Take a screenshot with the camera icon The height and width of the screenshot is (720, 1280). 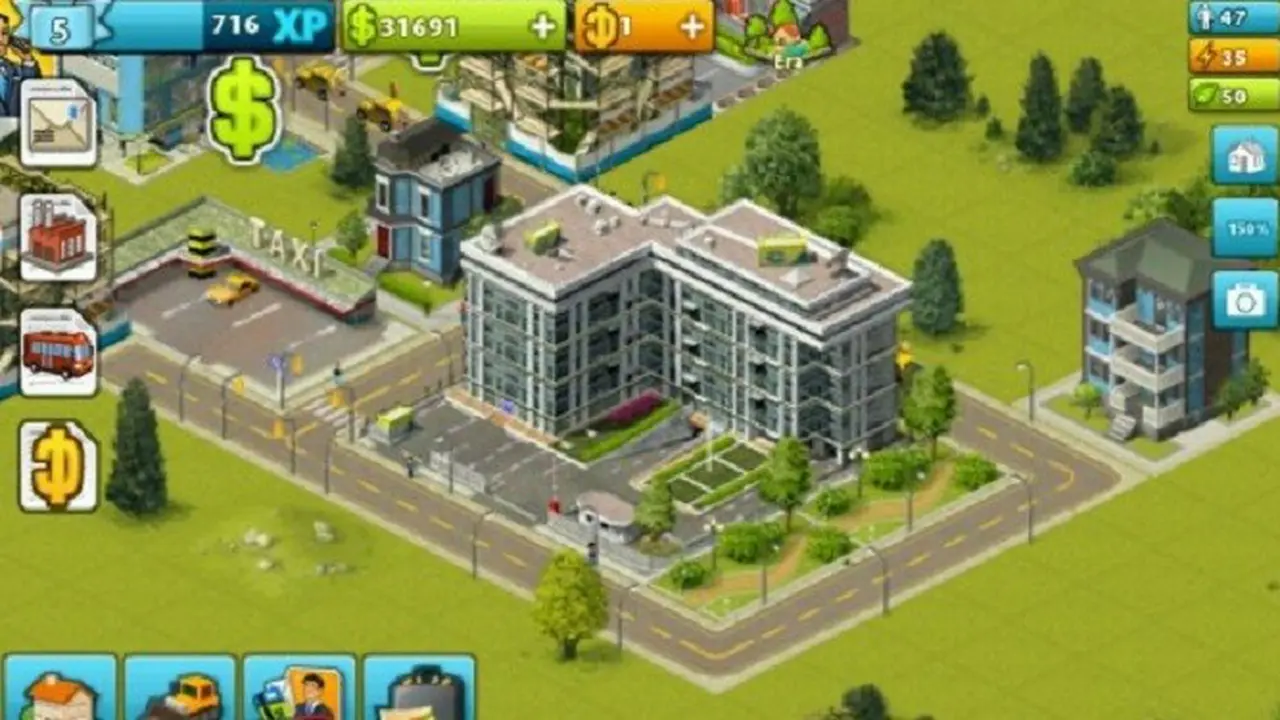point(1243,298)
